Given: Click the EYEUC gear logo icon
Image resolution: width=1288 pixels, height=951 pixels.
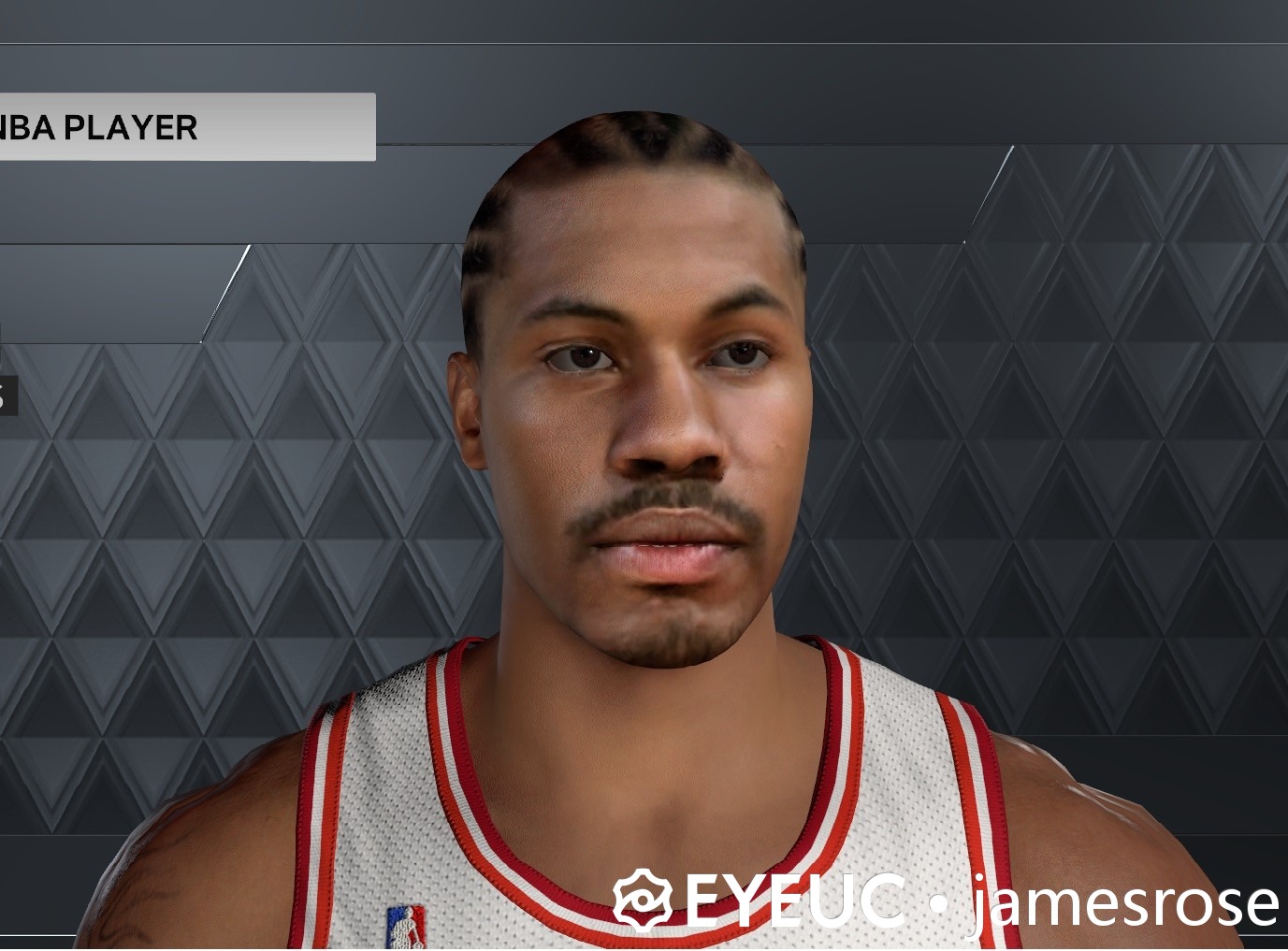Looking at the screenshot, I should pyautogui.click(x=644, y=901).
